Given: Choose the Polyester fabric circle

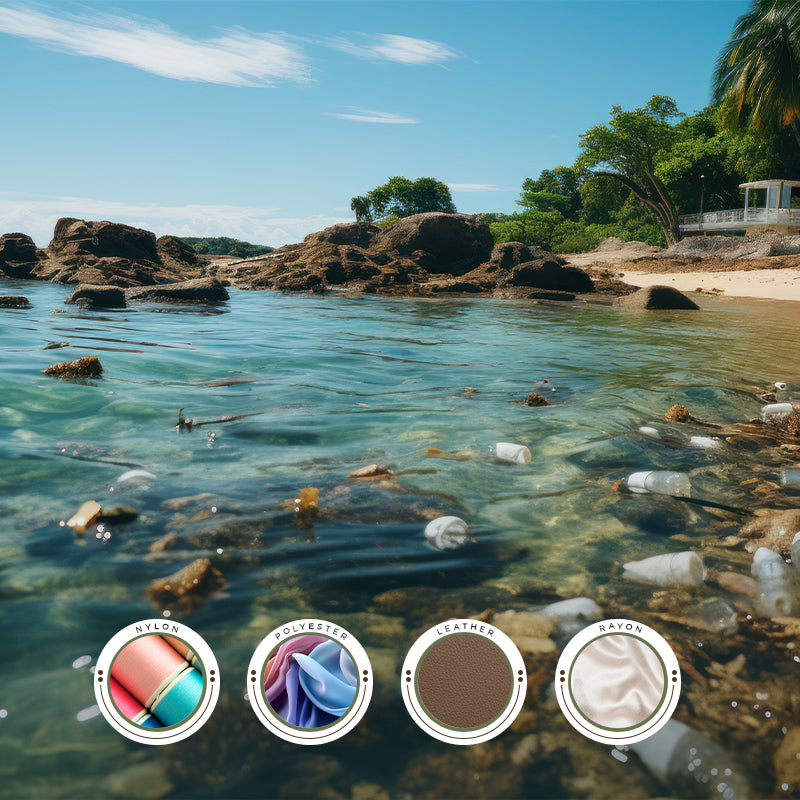Looking at the screenshot, I should pyautogui.click(x=310, y=682).
